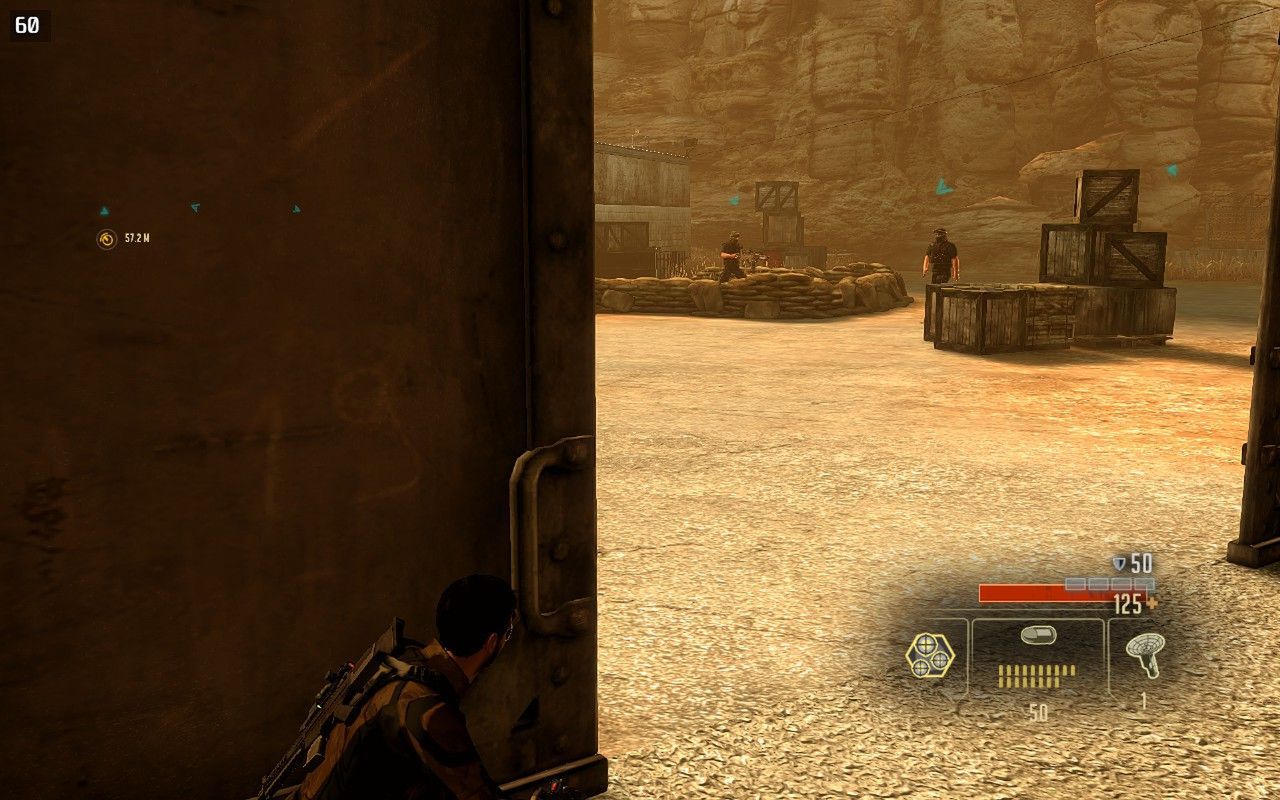Click the objective waypoint icon near 57.2 M
This screenshot has width=1280, height=800.
105,238
